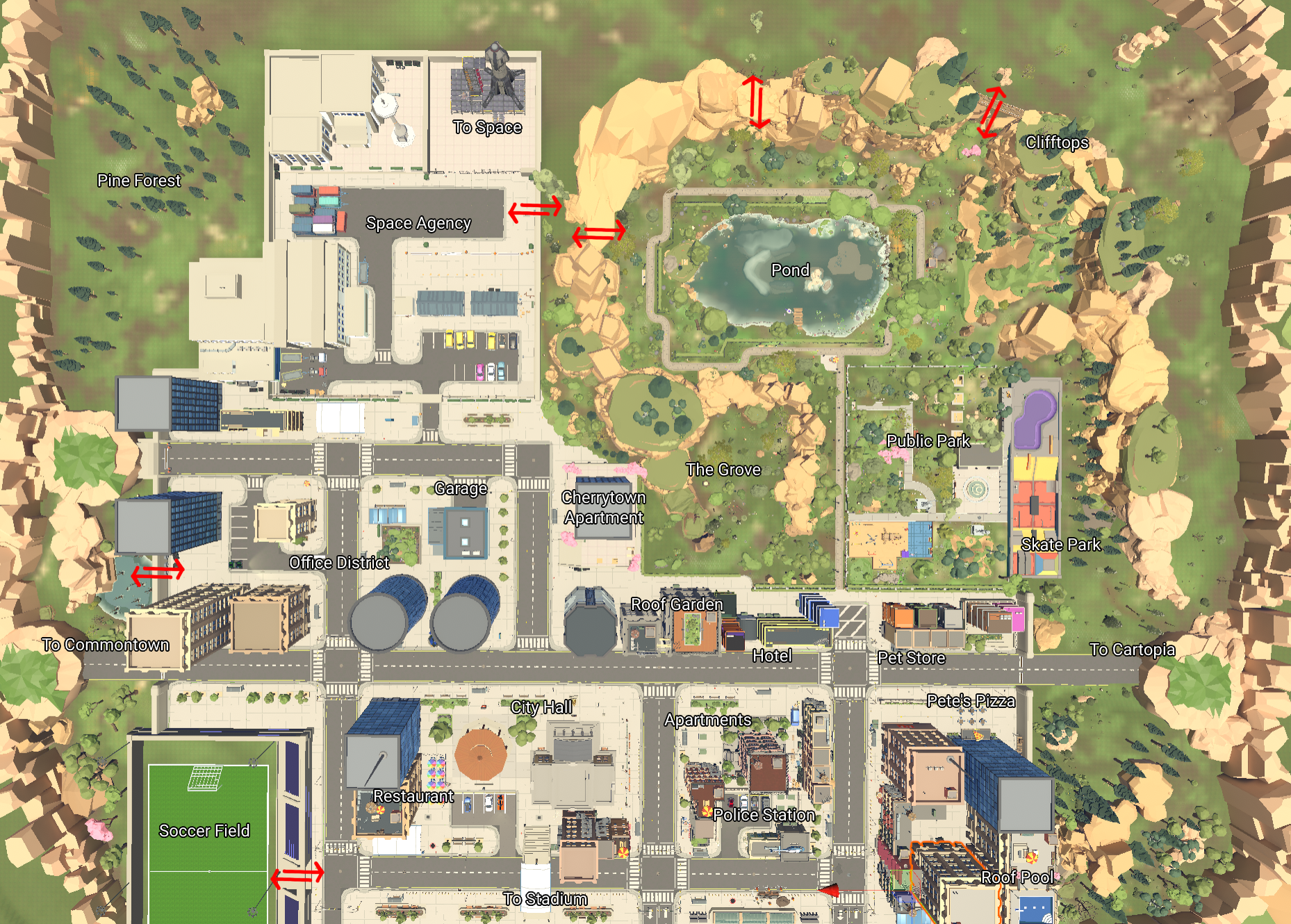Screen dimensions: 1291x924
Task: Choose The Grove map label
Action: tap(723, 470)
